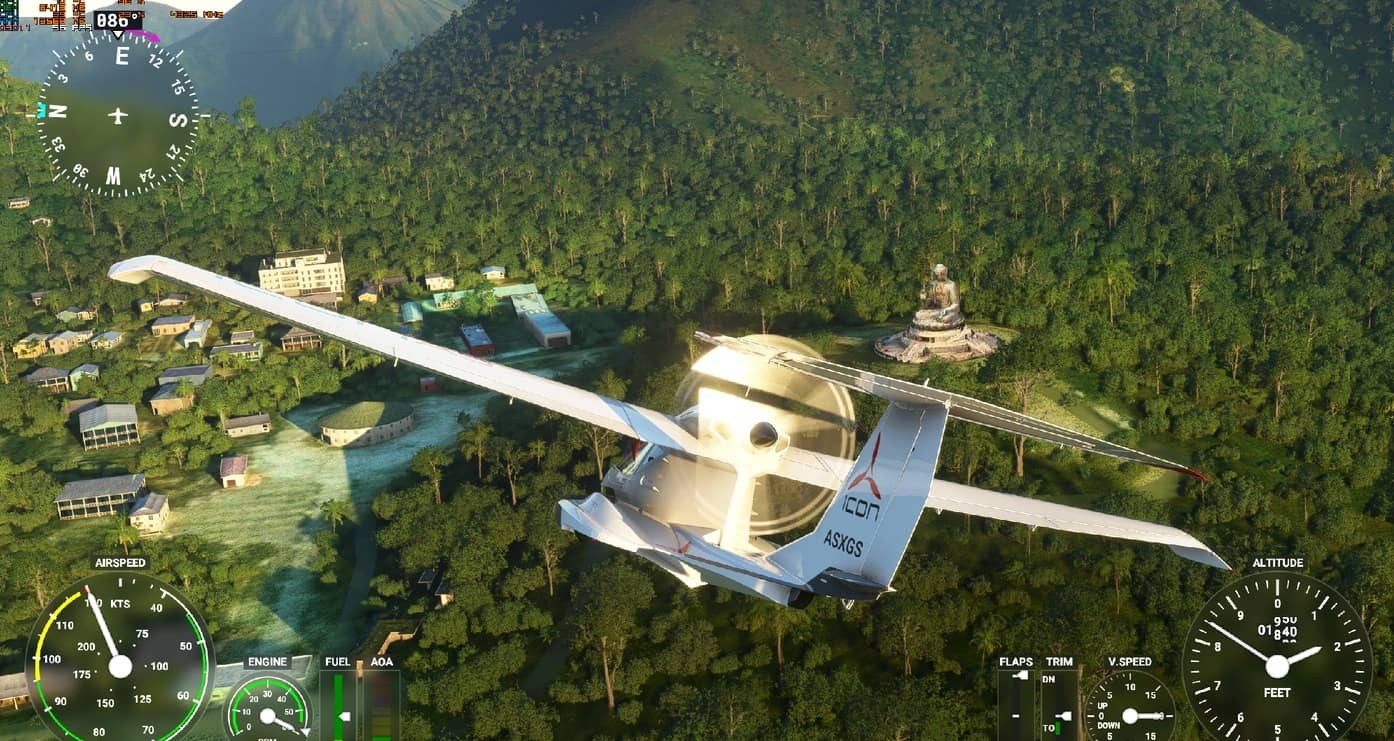The image size is (1394, 741).
Task: Click the heading compass dial
Action: click(118, 114)
